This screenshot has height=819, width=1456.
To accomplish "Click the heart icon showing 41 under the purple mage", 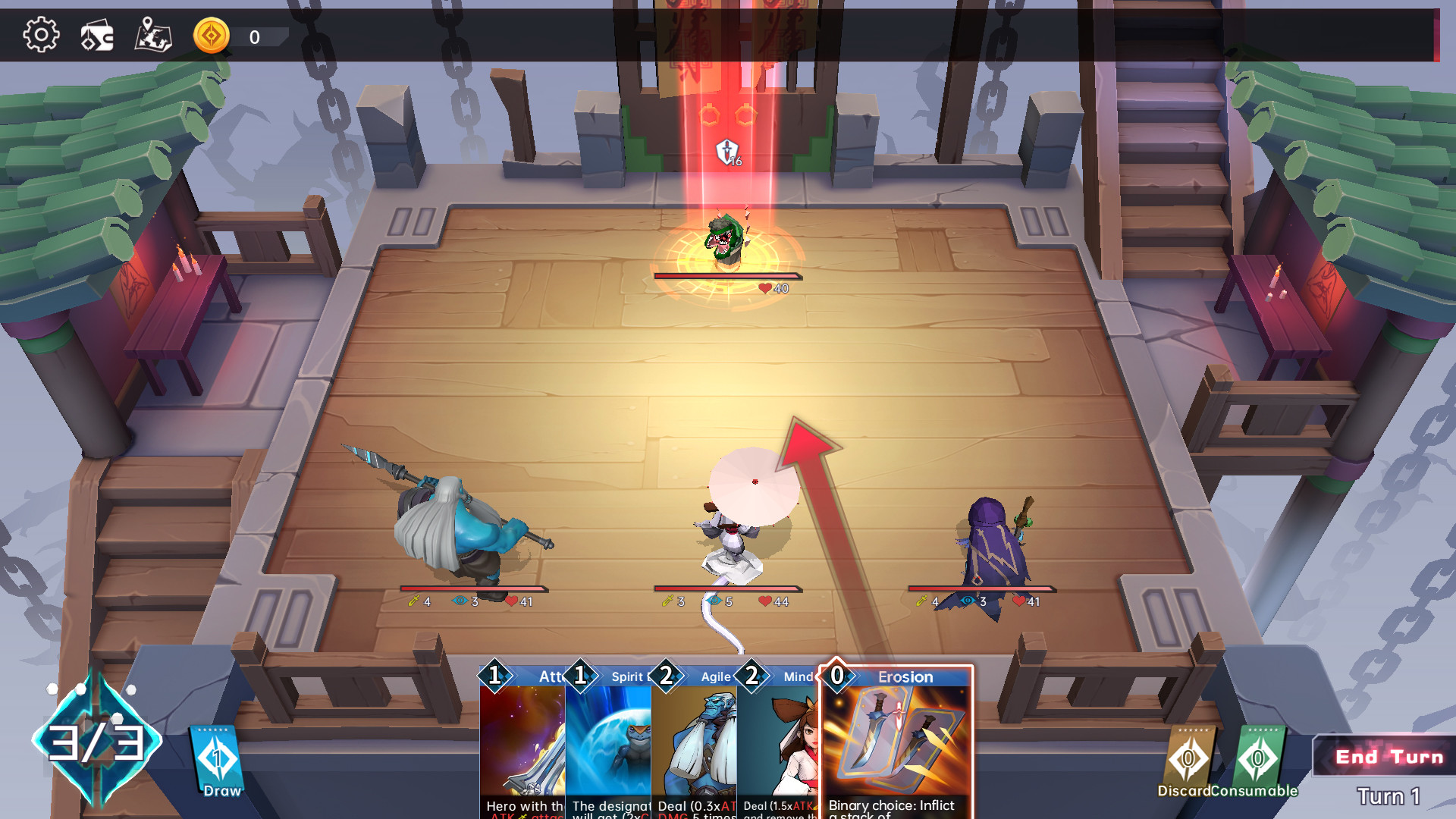I will pos(1018,599).
